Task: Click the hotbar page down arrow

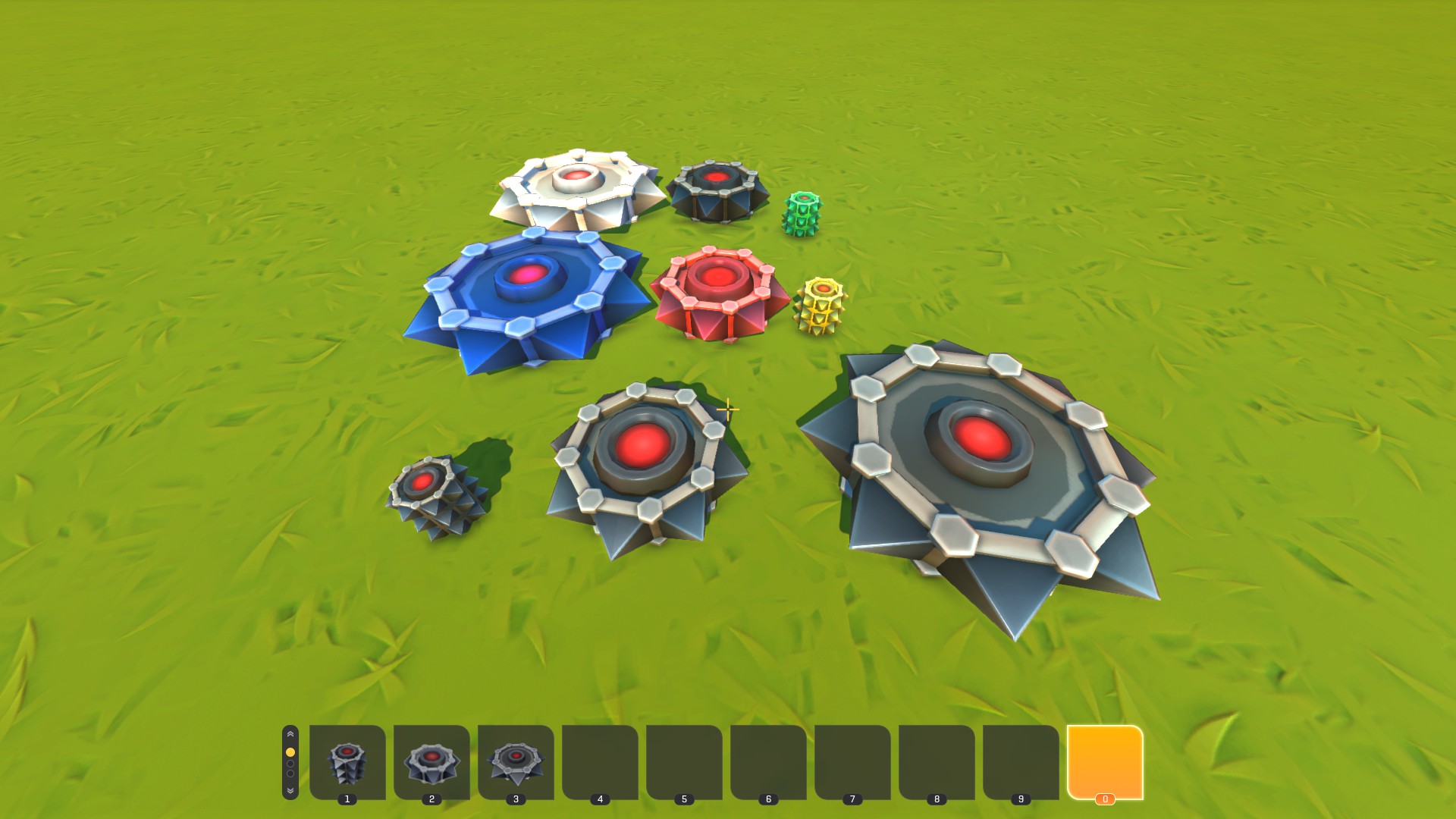Action: tap(290, 790)
